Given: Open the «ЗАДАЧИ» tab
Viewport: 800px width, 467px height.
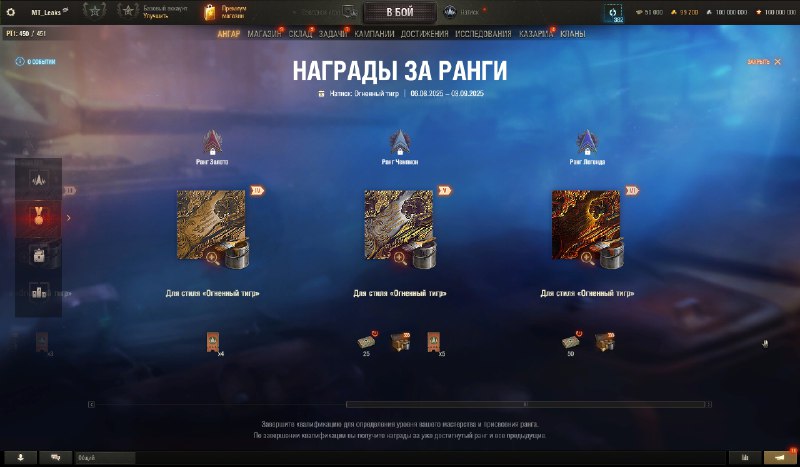Looking at the screenshot, I should click(333, 33).
